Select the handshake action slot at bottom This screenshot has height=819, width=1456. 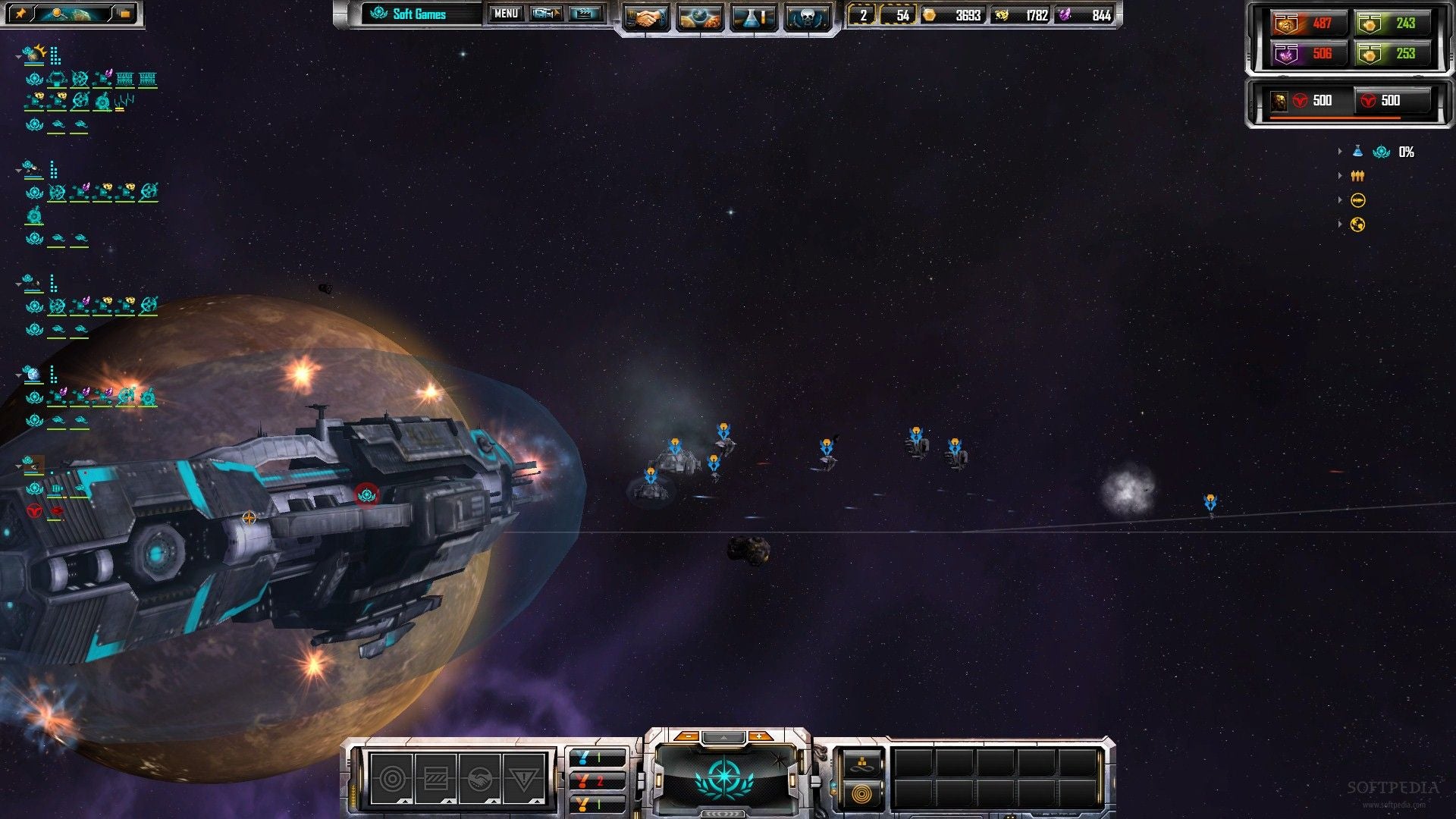pyautogui.click(x=479, y=778)
